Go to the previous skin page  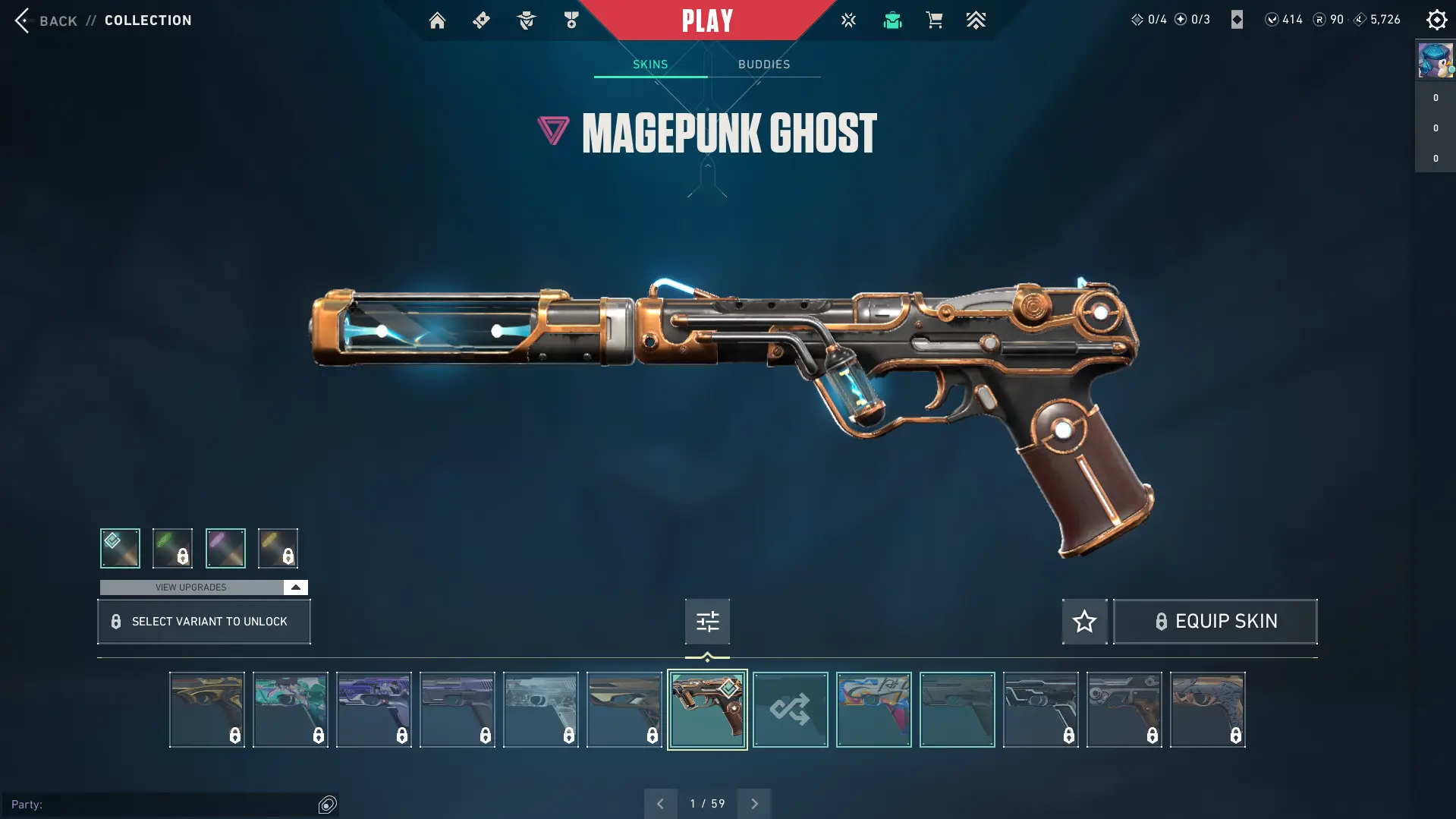[x=660, y=804]
